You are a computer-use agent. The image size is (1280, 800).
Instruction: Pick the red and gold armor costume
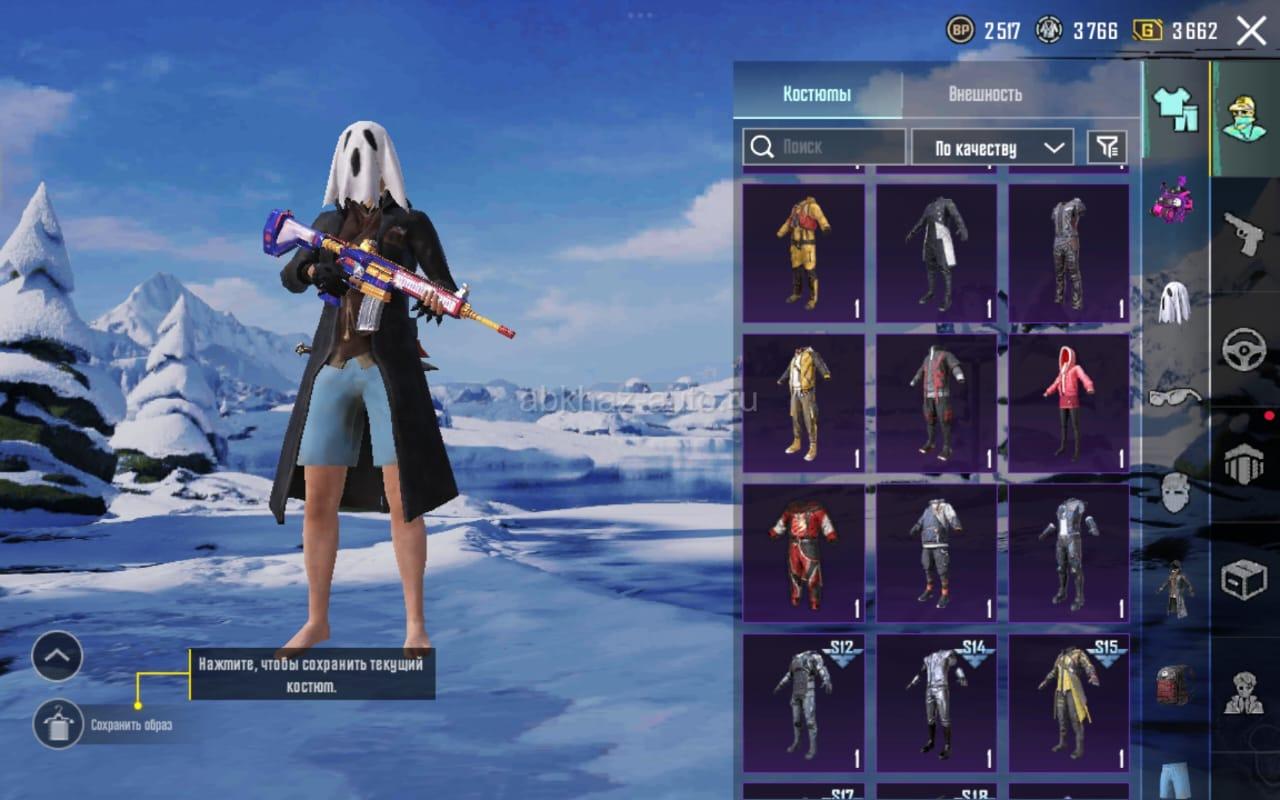coord(803,553)
